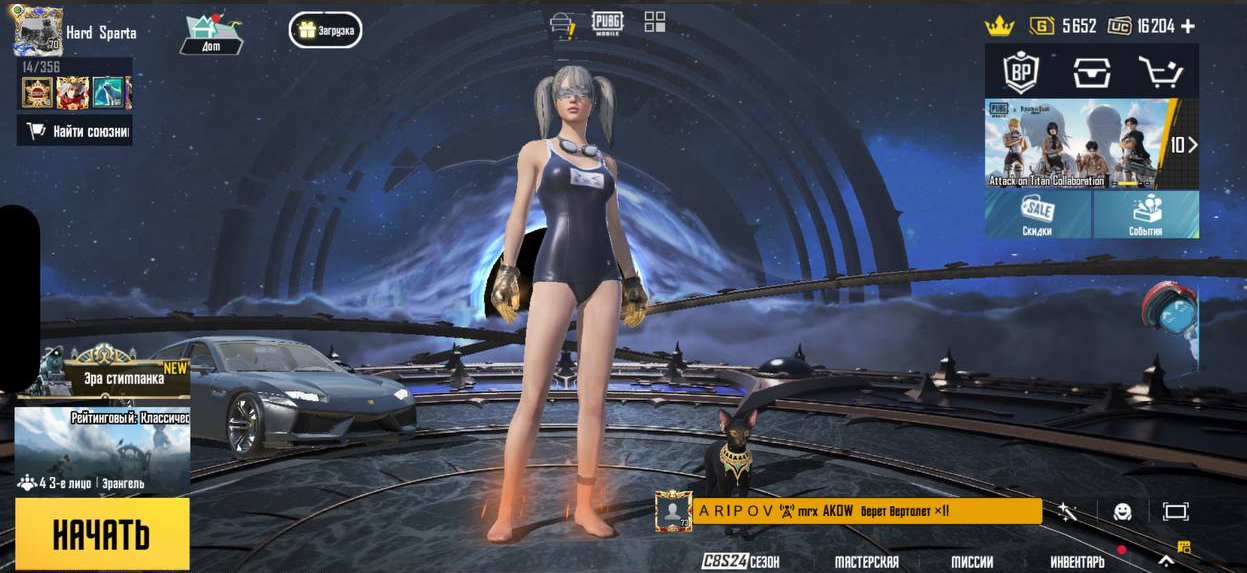Open the Загрузка download button

[x=326, y=30]
